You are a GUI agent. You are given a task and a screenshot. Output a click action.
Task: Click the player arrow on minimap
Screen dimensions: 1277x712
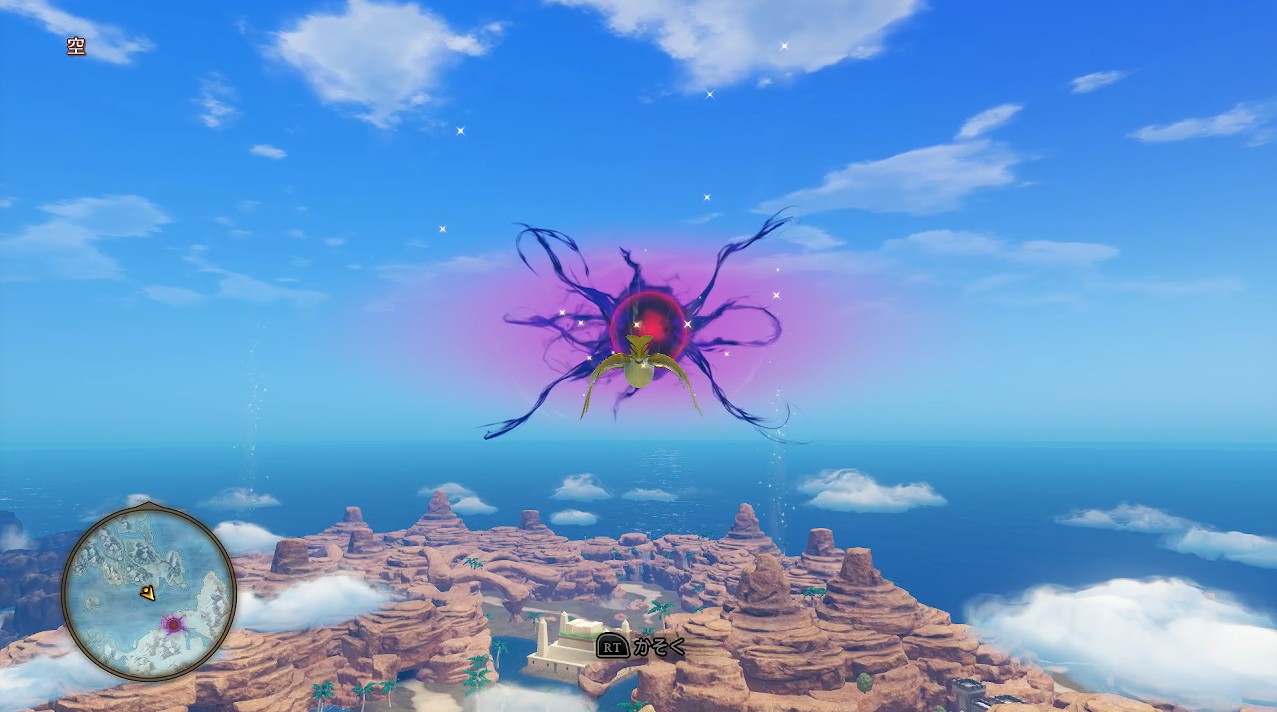pos(148,593)
